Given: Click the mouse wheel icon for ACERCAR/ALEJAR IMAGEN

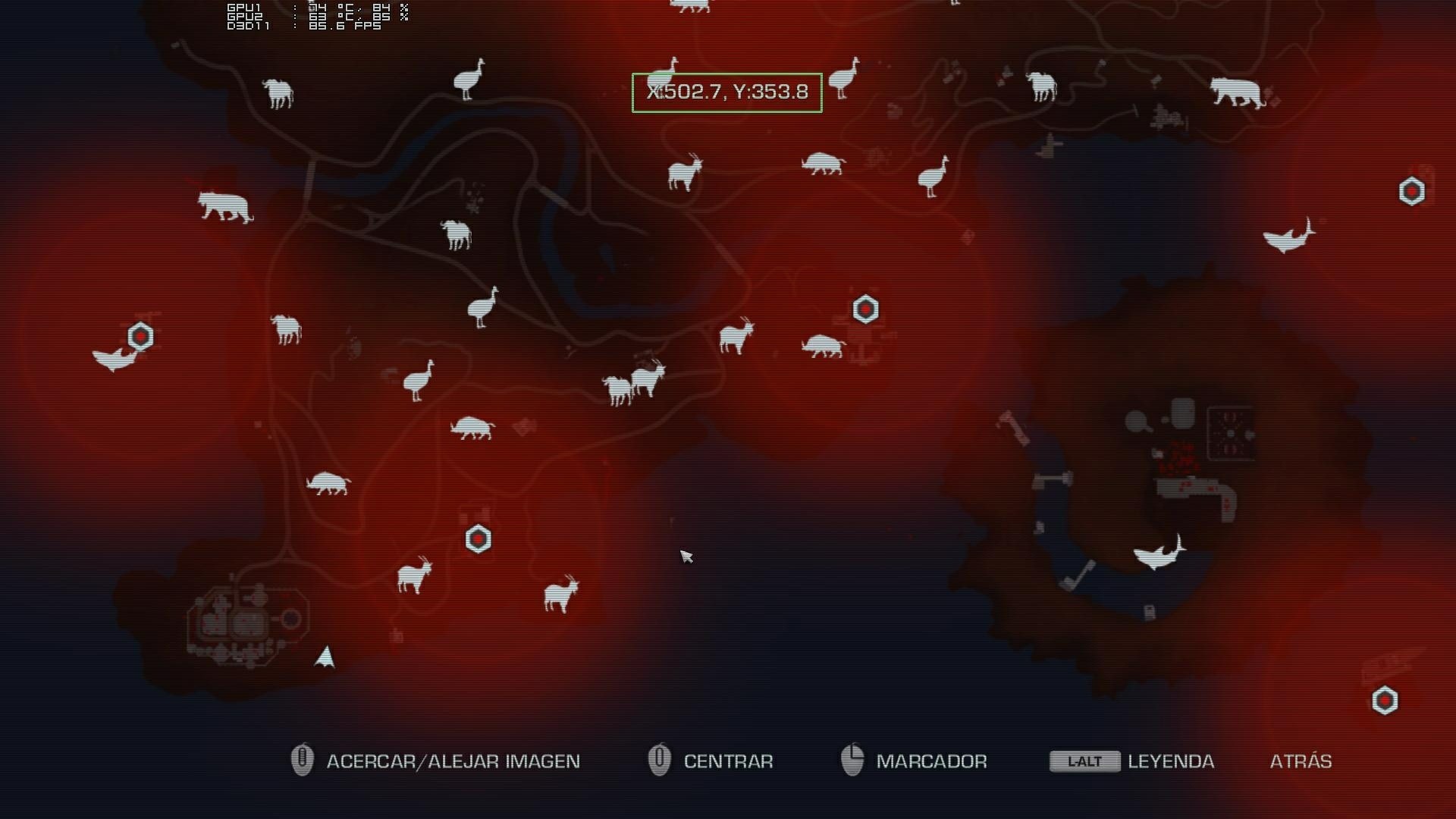Looking at the screenshot, I should point(301,761).
